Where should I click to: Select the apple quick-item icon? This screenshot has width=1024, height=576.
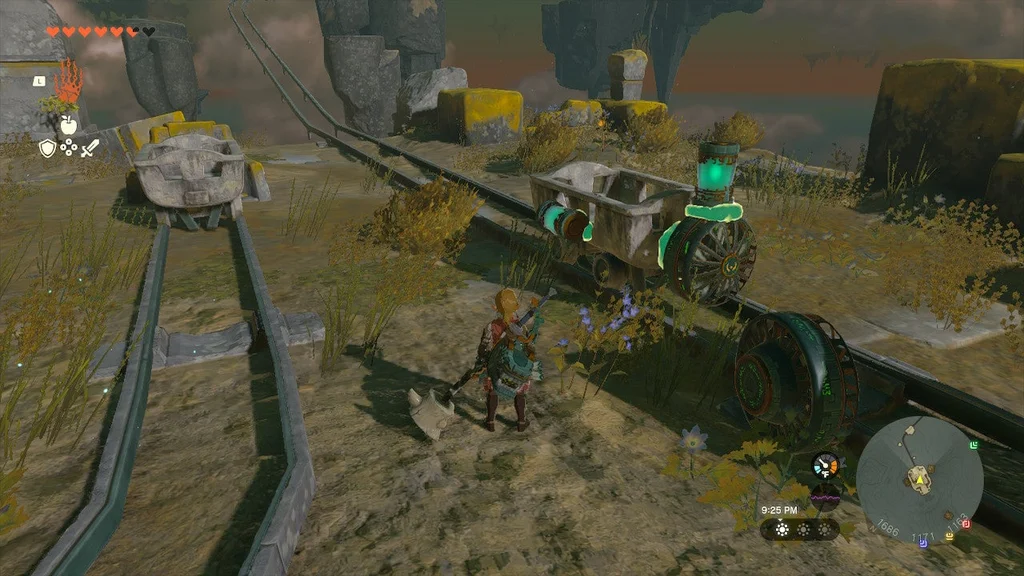68,124
